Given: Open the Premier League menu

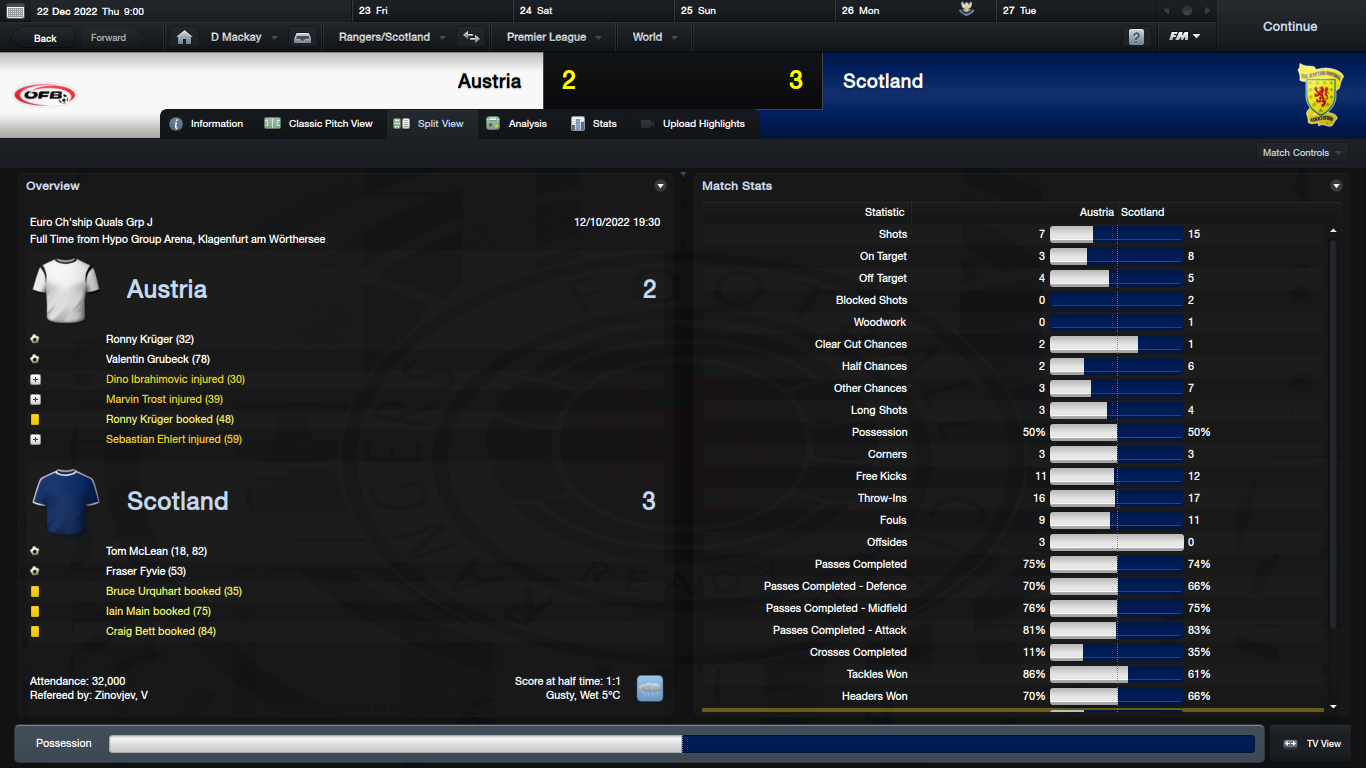Looking at the screenshot, I should (554, 38).
